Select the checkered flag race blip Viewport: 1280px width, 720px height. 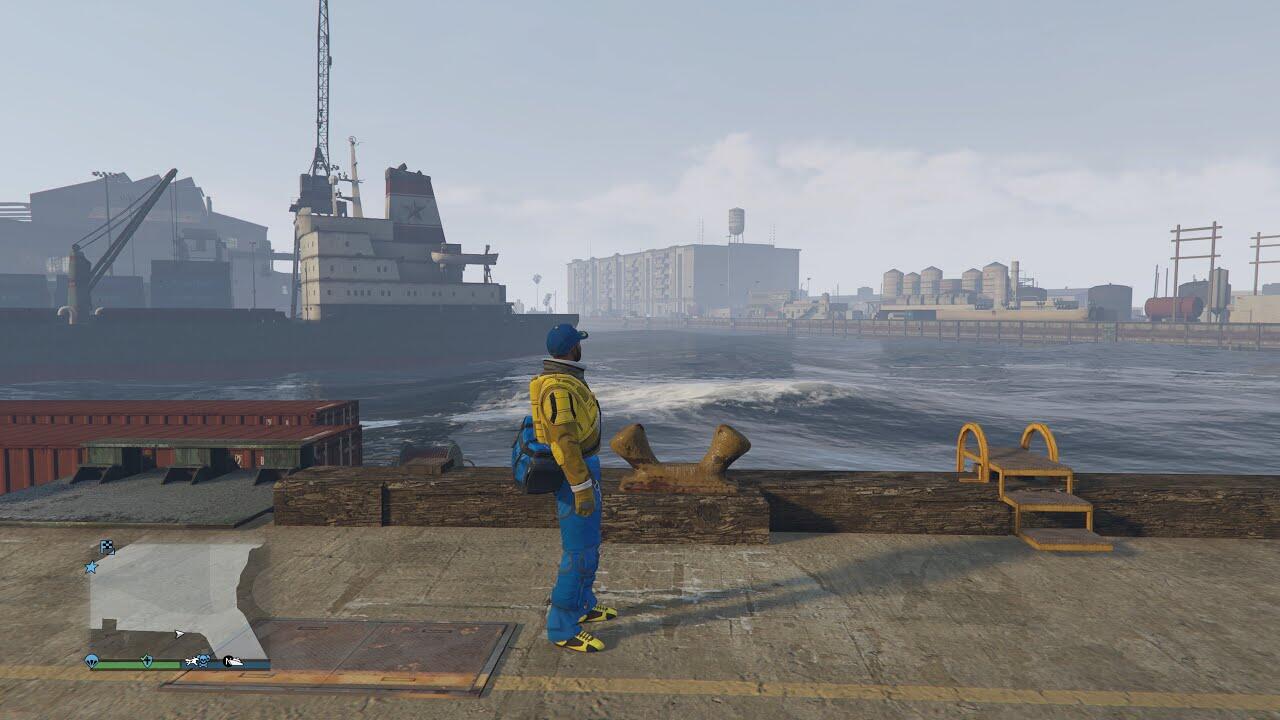107,546
